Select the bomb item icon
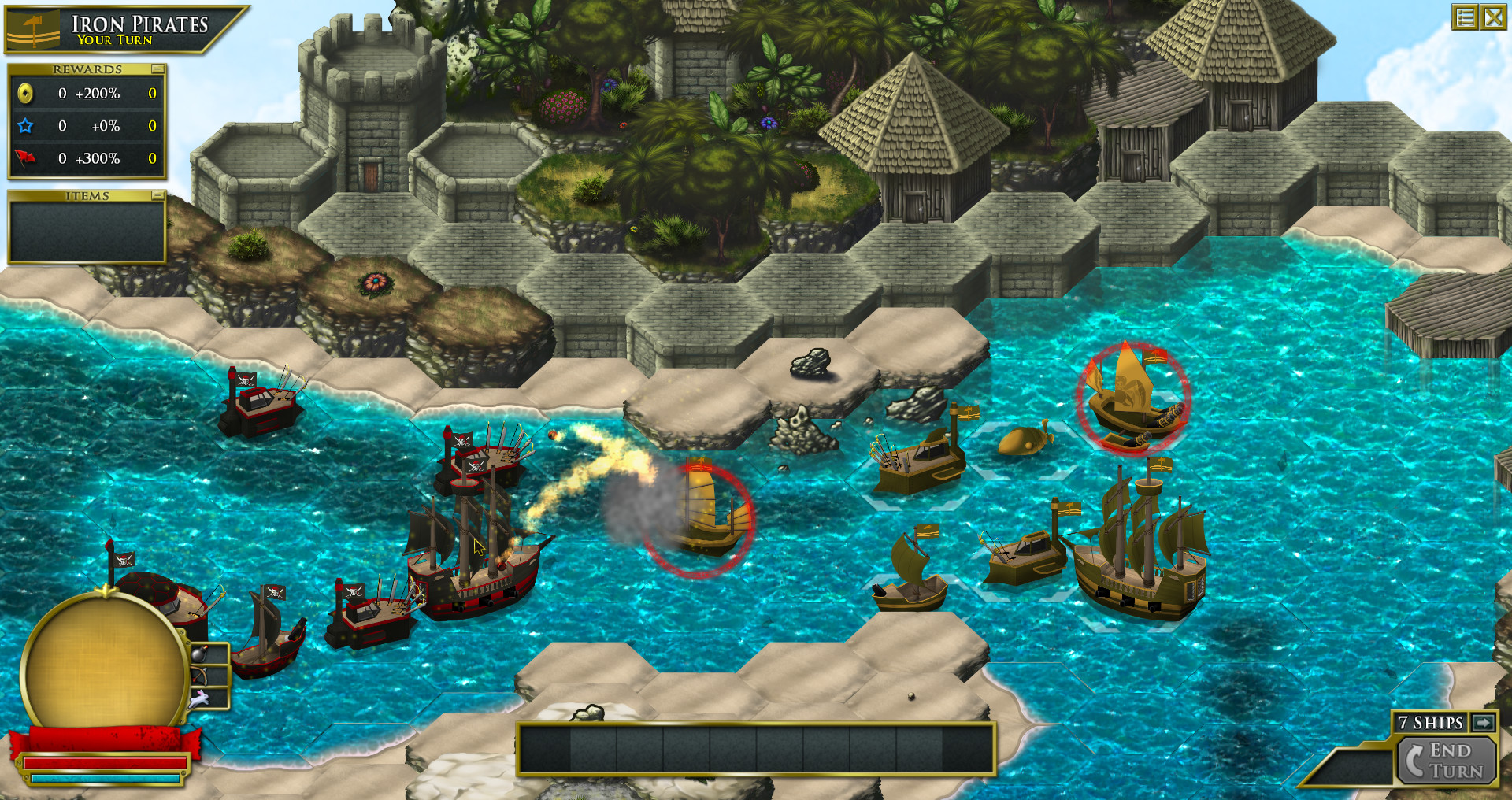 [x=198, y=654]
